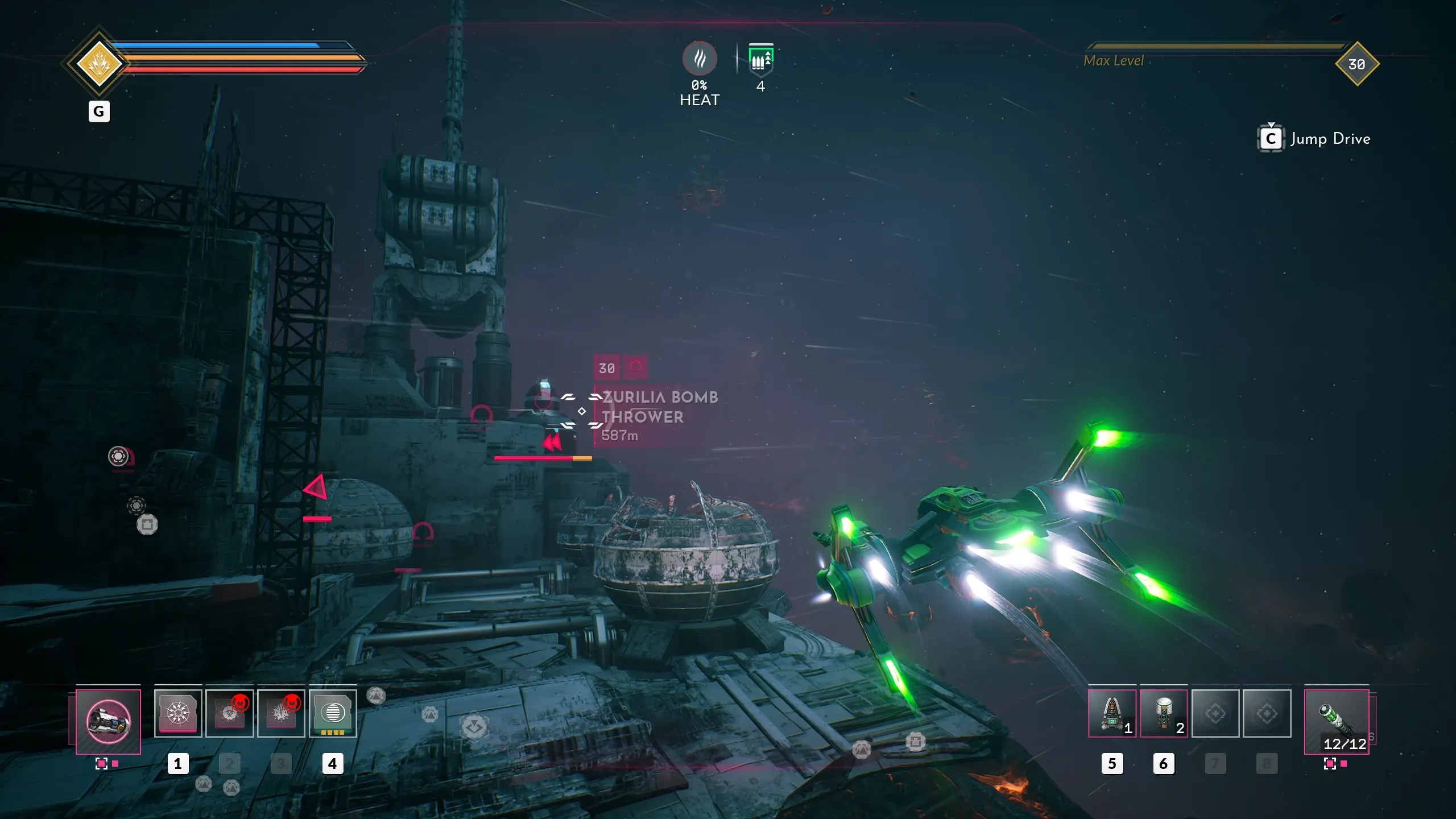Expand empty consumable slot 7
The width and height of the screenshot is (1456, 819).
pyautogui.click(x=1215, y=713)
